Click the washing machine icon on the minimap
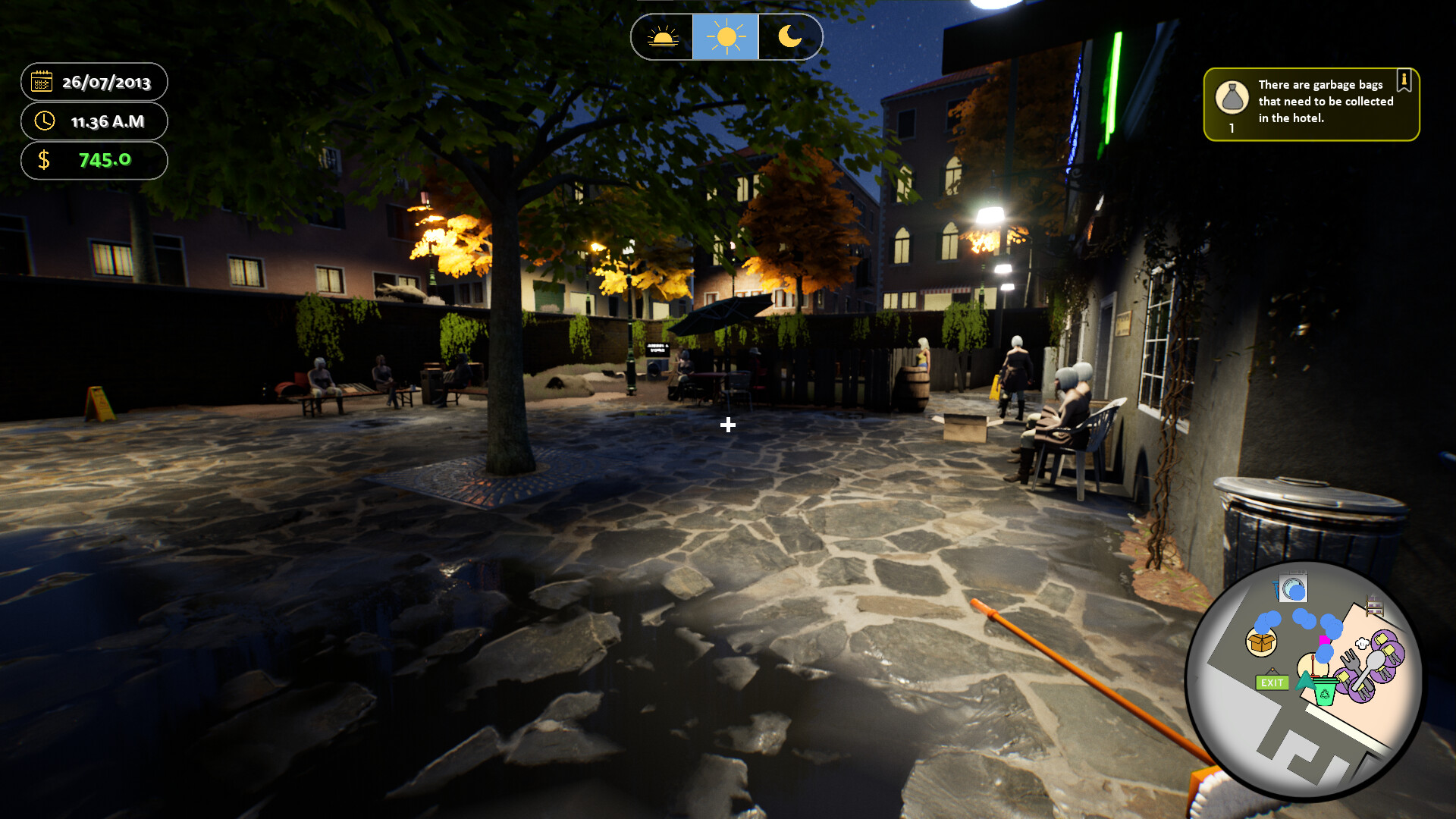 pos(1293,588)
